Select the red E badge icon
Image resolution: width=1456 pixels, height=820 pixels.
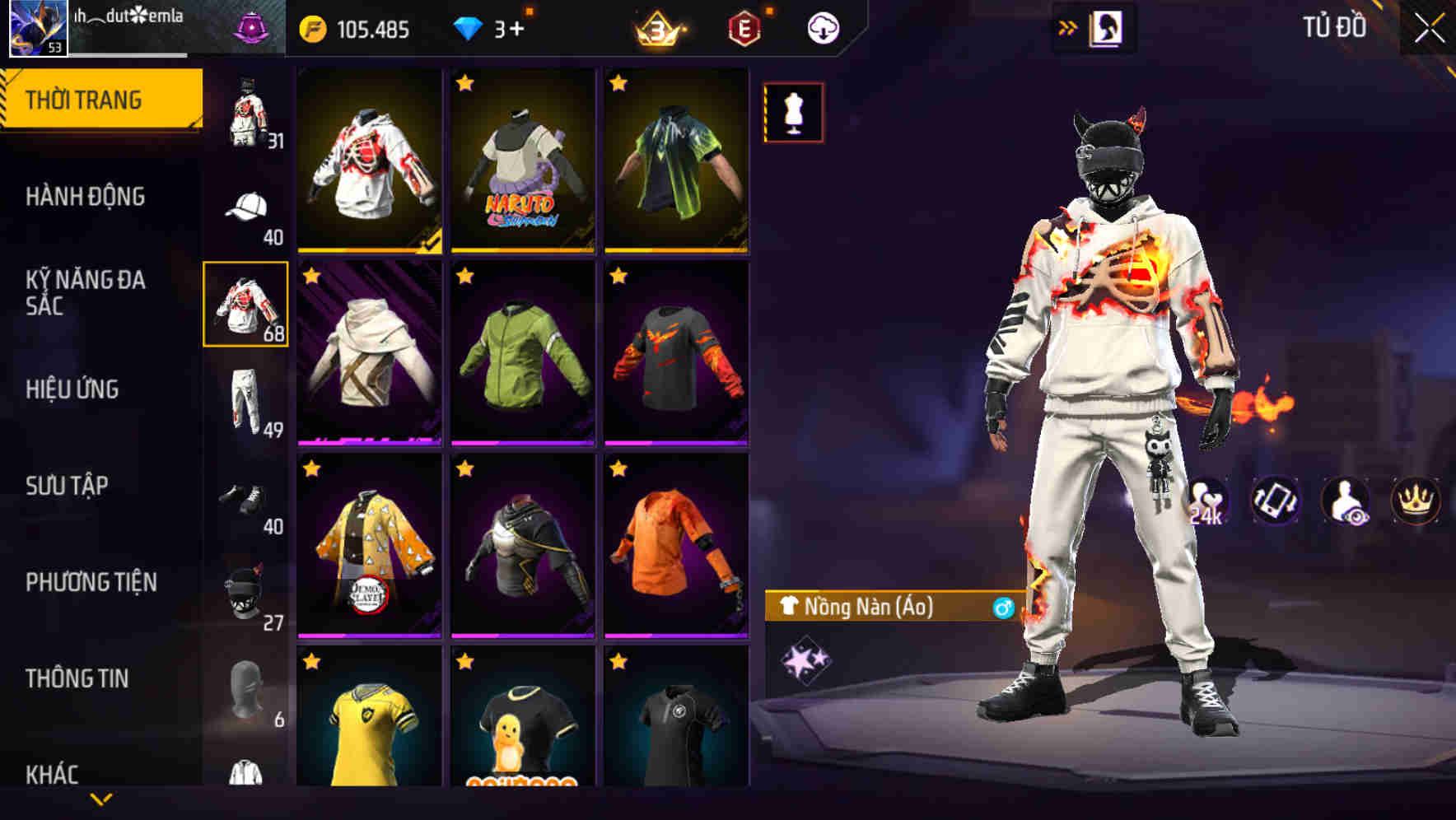point(745,25)
